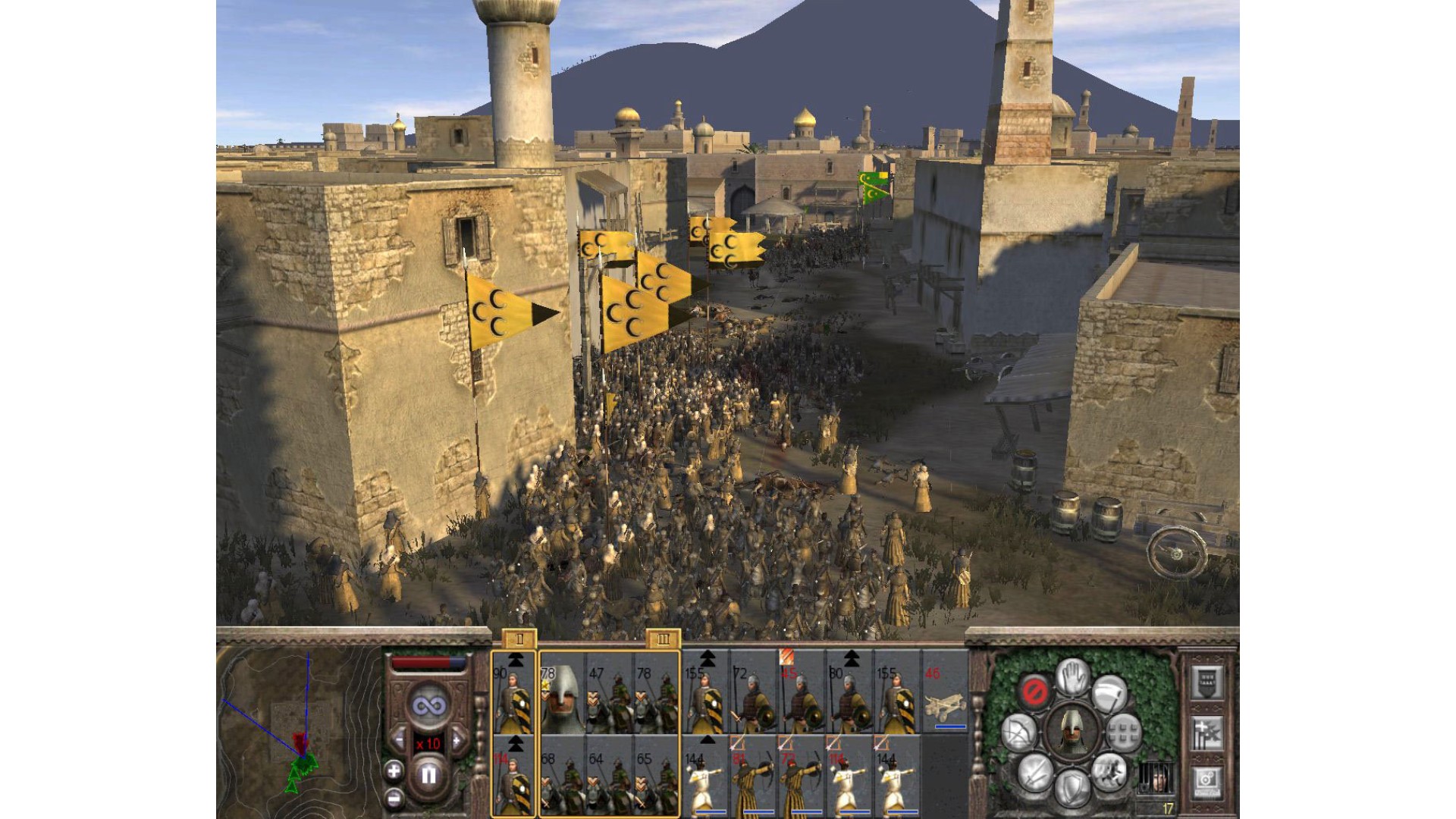Zoom in the minimap with plus button
1456x819 pixels.
[394, 772]
